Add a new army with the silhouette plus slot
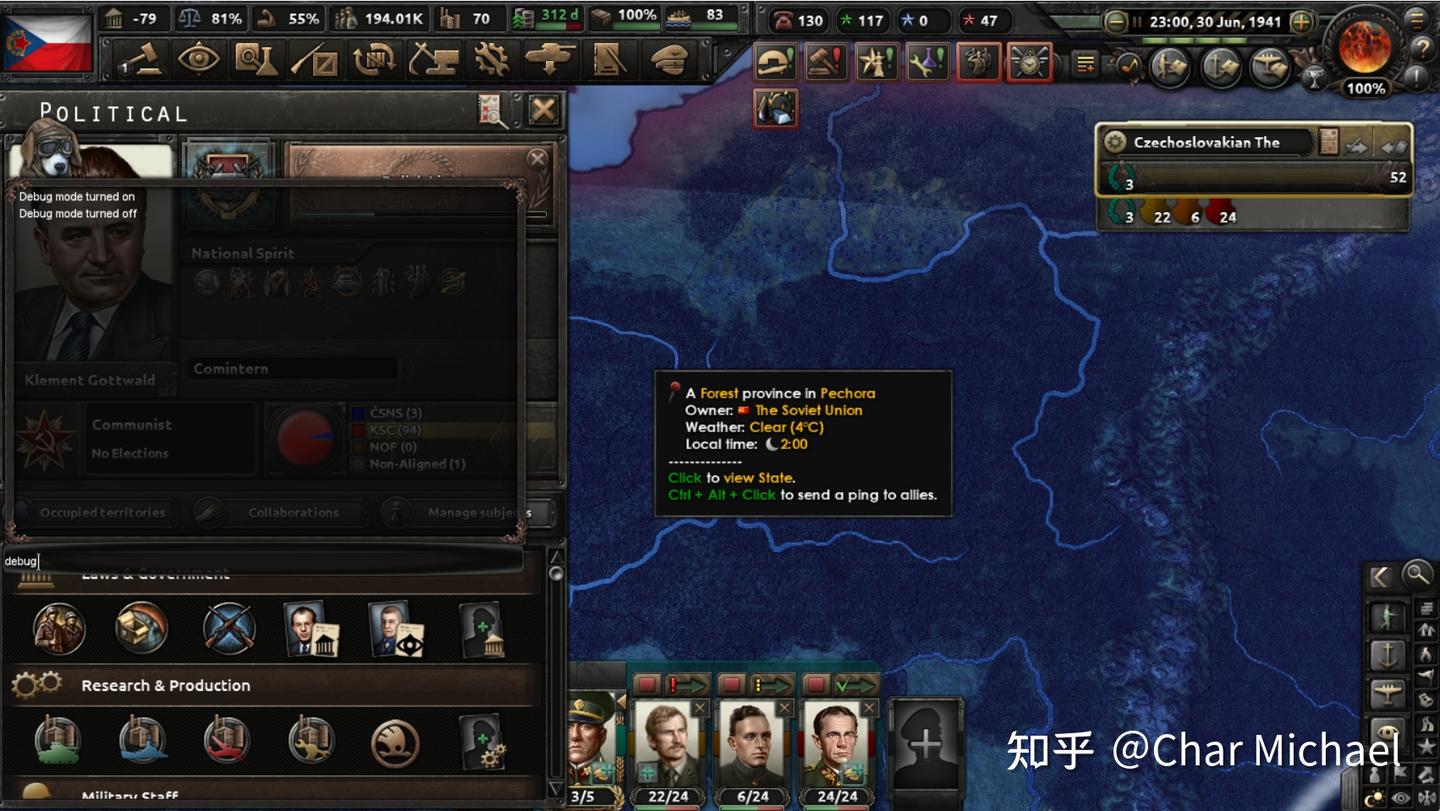 pyautogui.click(x=925, y=743)
